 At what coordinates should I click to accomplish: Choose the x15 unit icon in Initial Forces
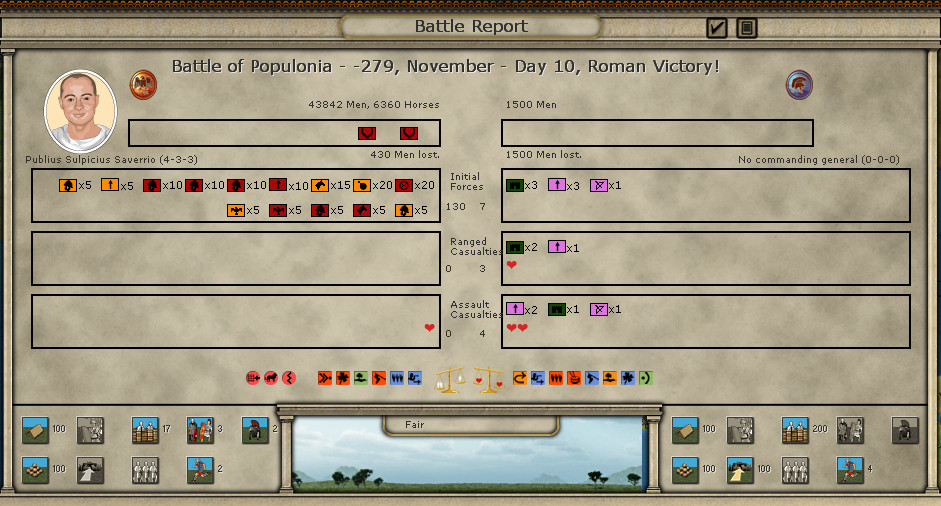coord(320,185)
